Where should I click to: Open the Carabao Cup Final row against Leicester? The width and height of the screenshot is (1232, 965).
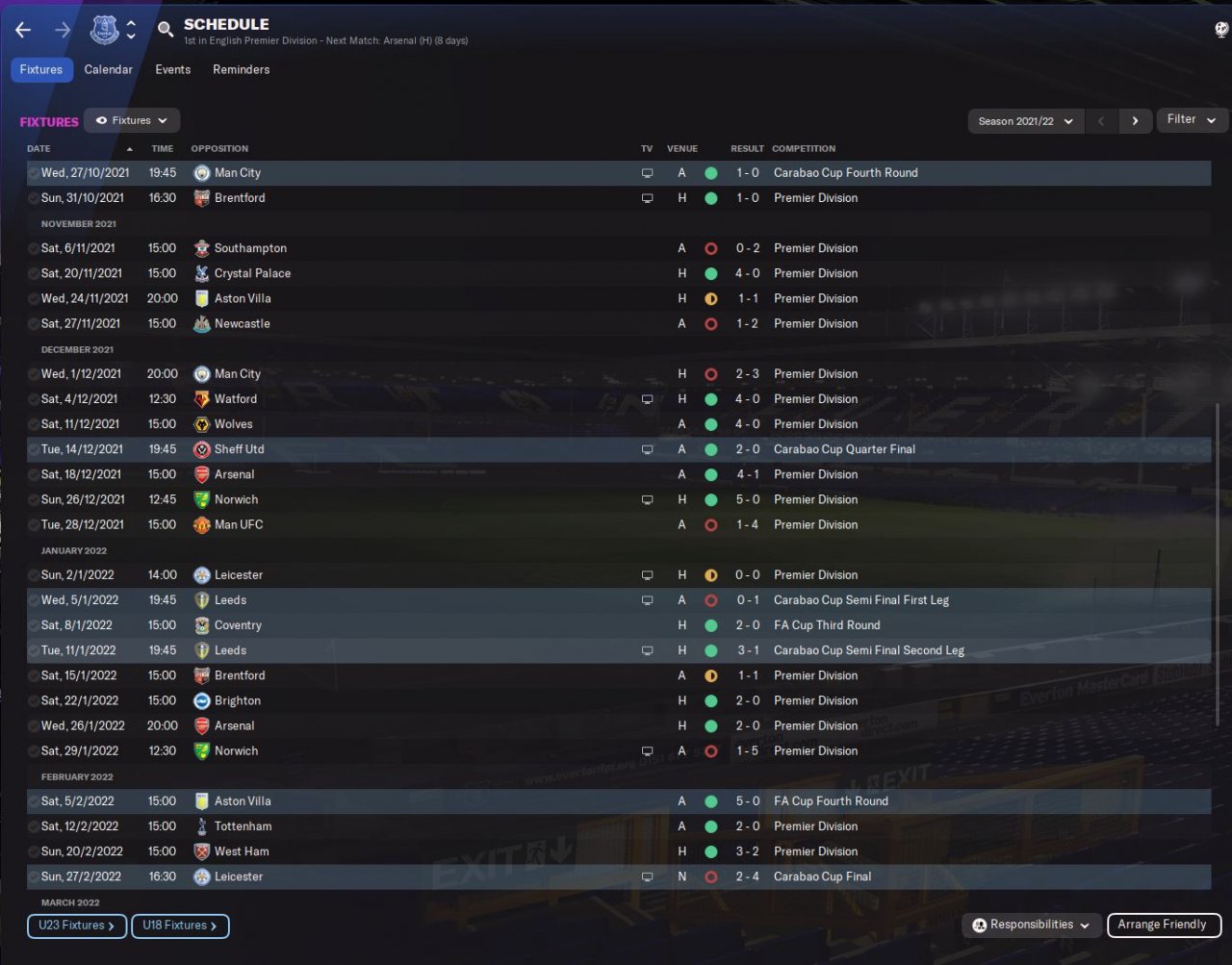(616, 876)
